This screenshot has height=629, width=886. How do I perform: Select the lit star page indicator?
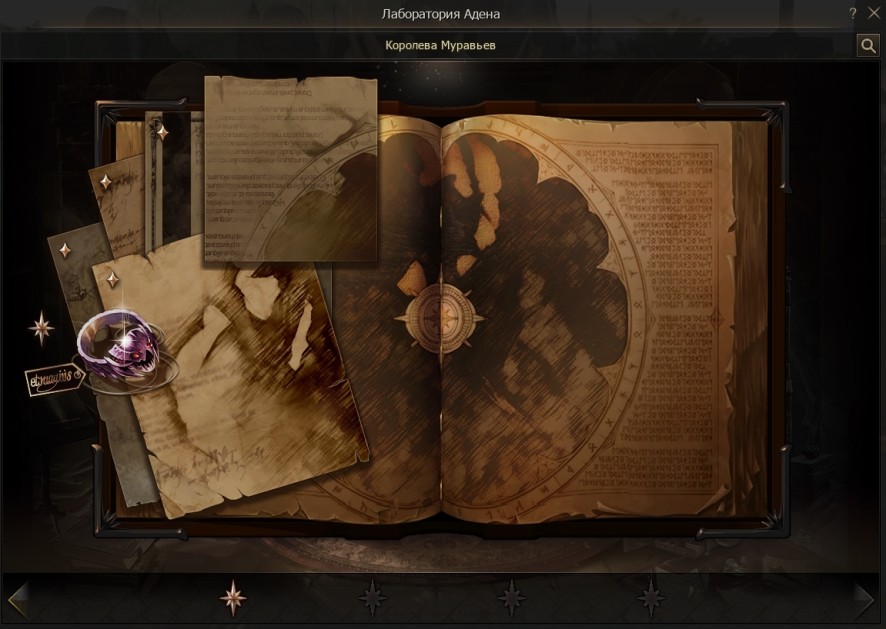pos(233,598)
